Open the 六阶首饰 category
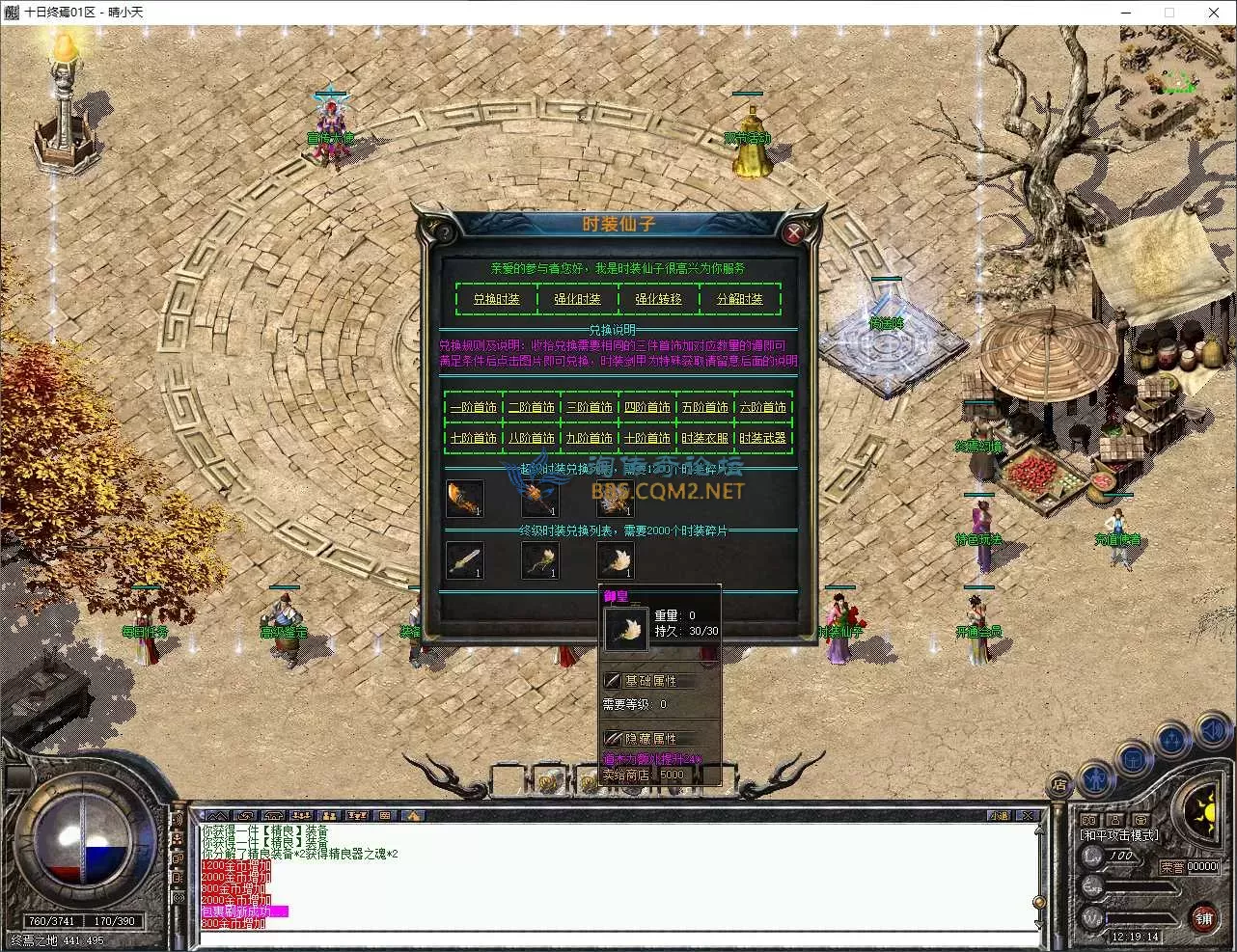Viewport: 1237px width, 952px height. point(763,407)
